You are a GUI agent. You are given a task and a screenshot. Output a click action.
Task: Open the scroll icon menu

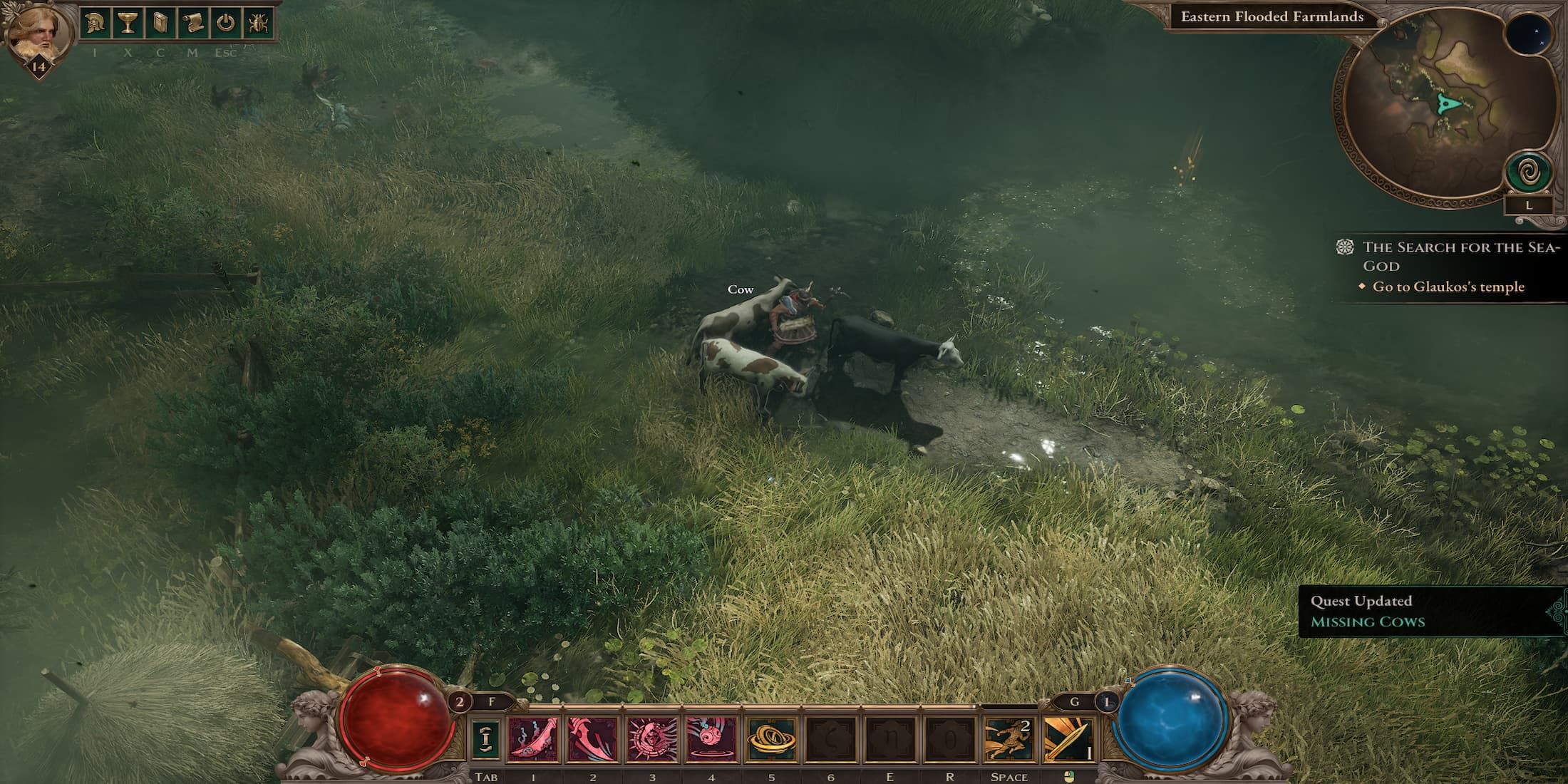point(192,24)
